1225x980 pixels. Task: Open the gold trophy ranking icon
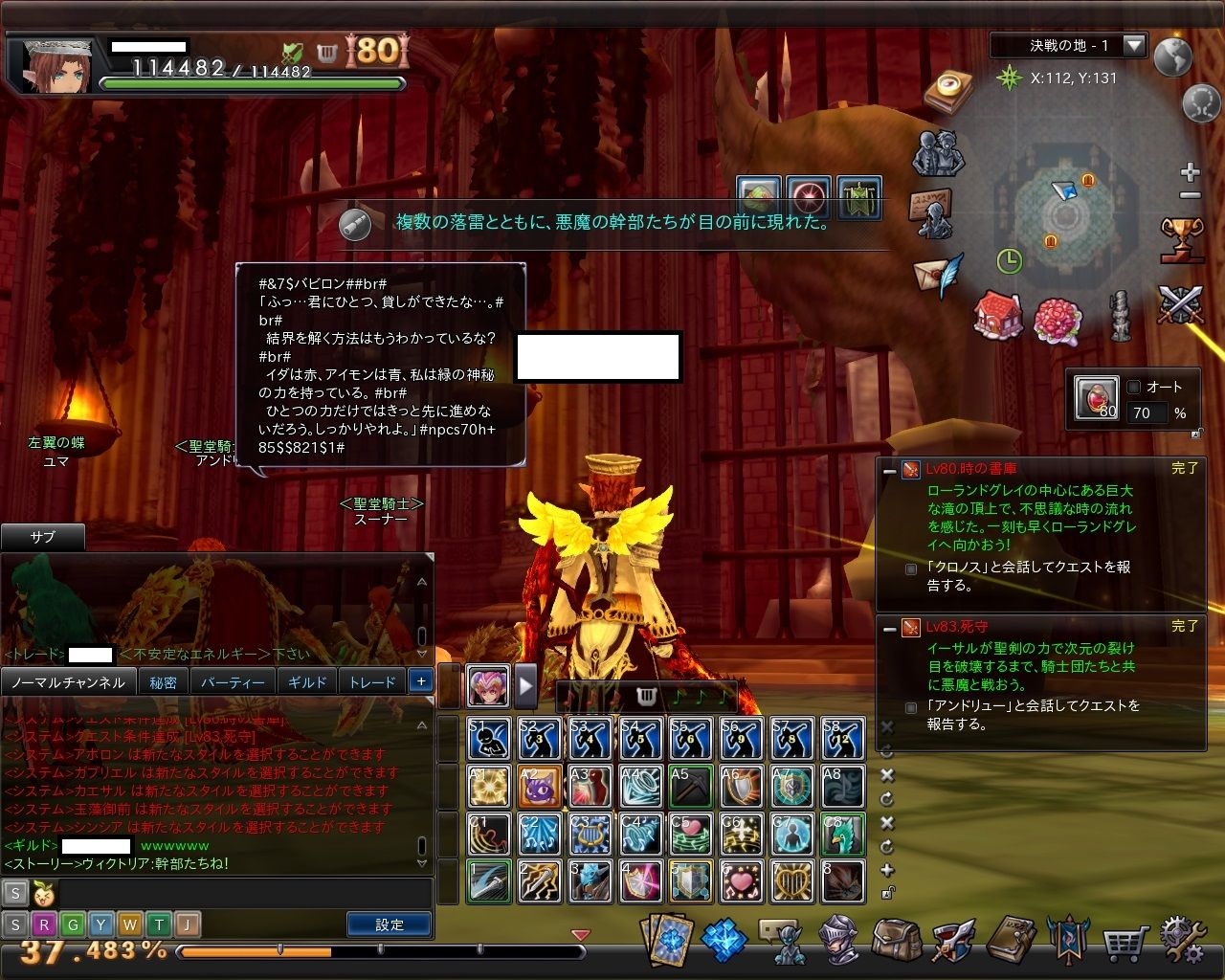pos(1181,238)
